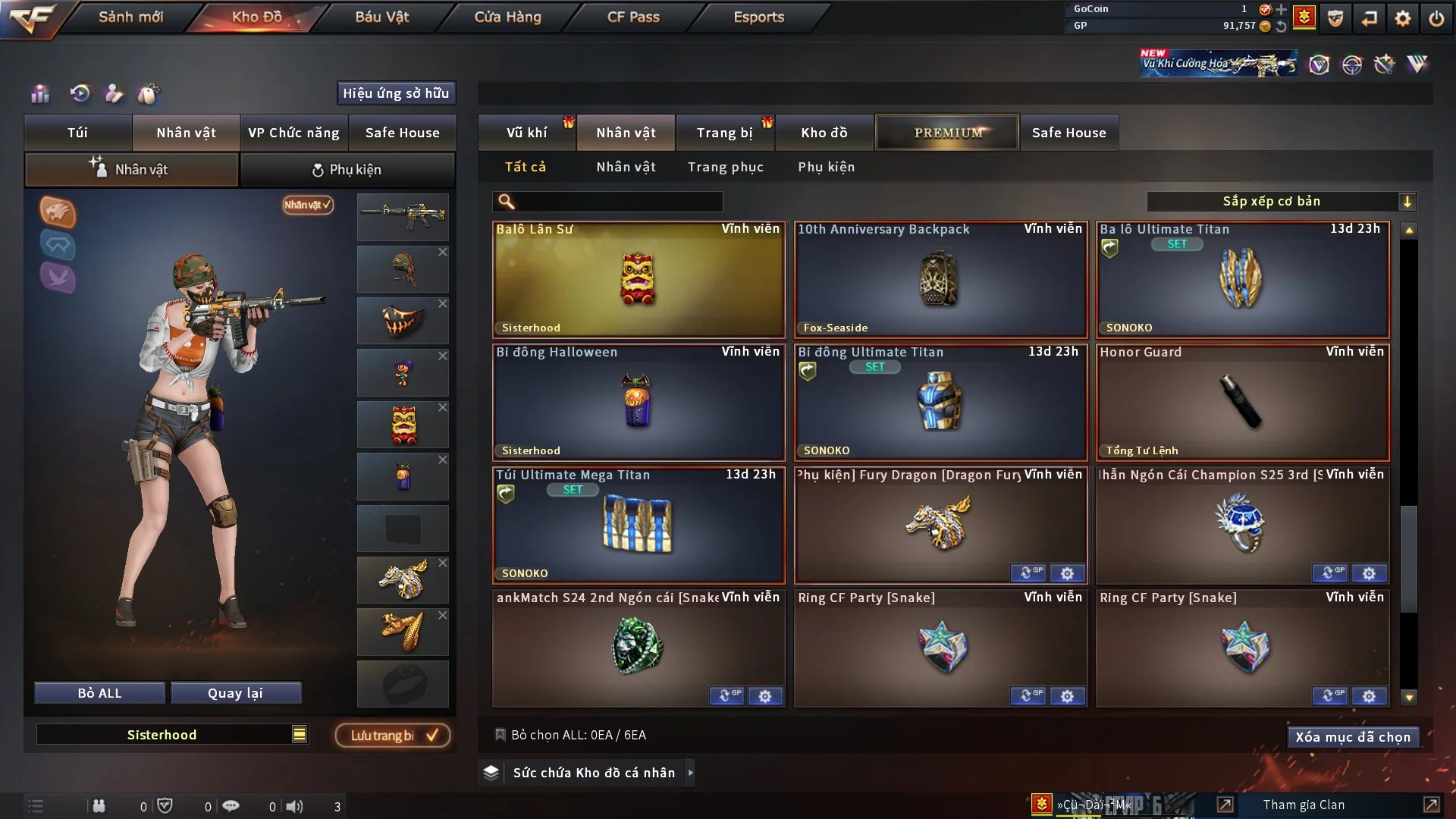Filter items by Trang phục

tap(725, 167)
